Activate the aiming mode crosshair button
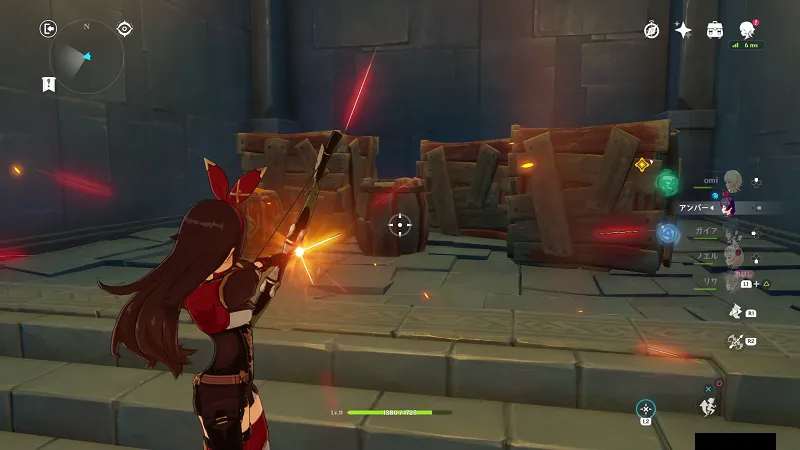The image size is (800, 450). [x=646, y=408]
